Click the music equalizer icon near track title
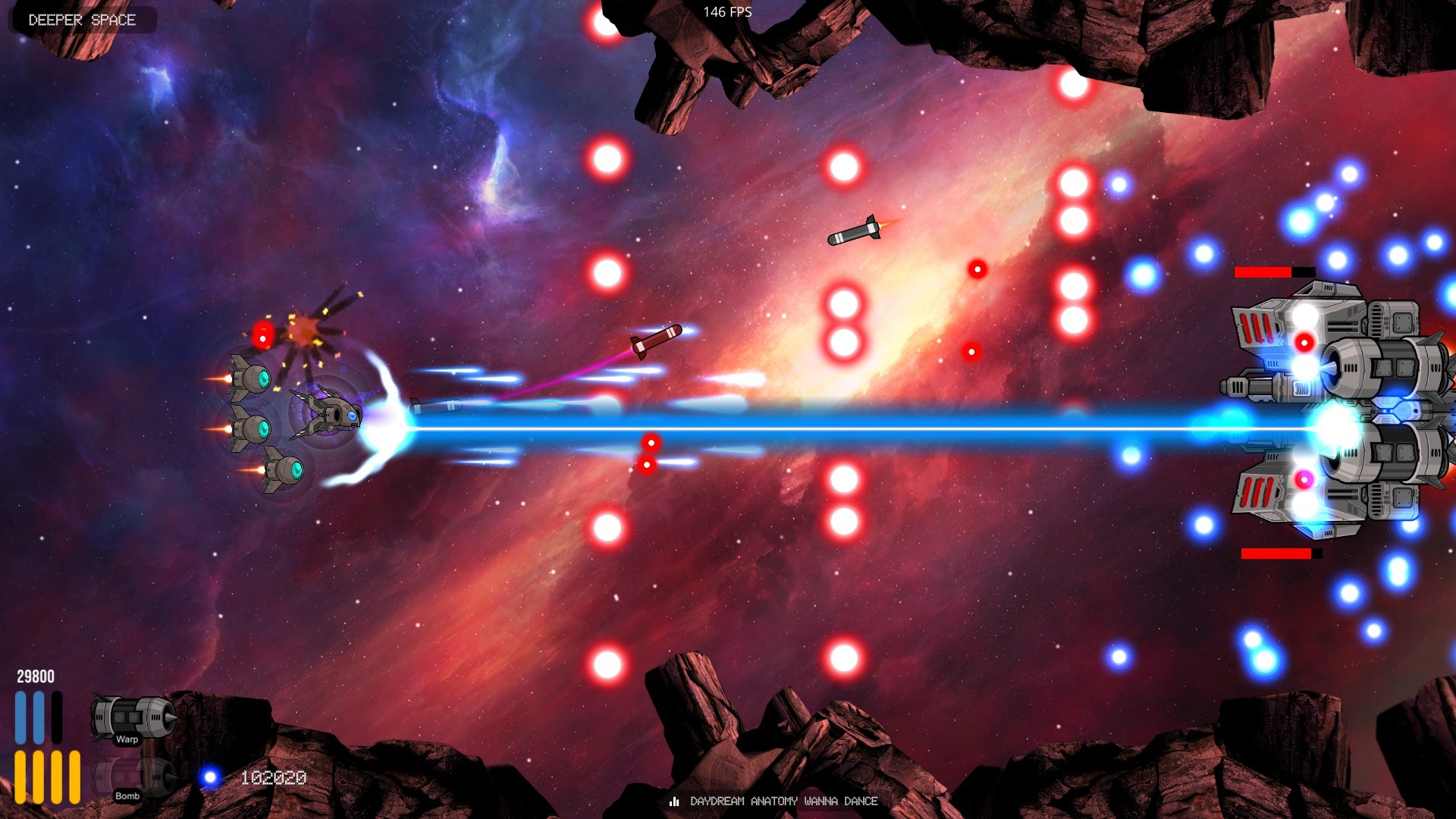Viewport: 1456px width, 819px height. click(x=673, y=801)
